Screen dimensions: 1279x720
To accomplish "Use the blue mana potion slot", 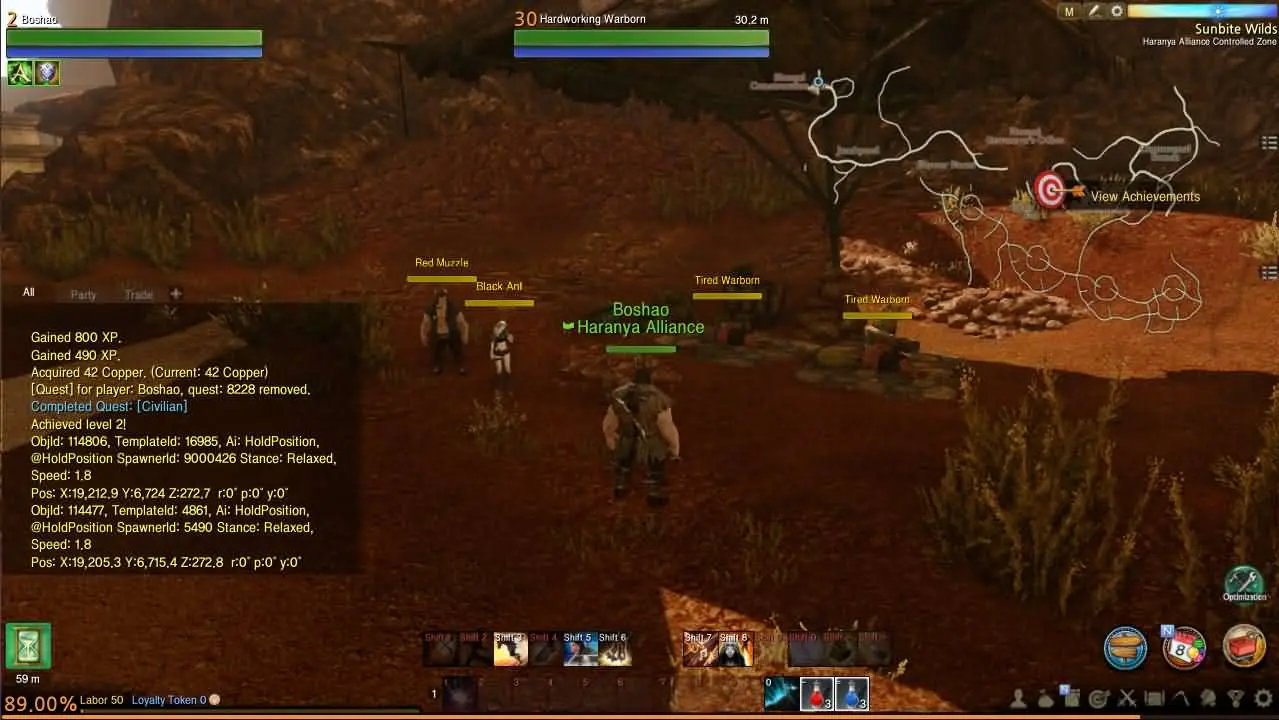I will 851,693.
